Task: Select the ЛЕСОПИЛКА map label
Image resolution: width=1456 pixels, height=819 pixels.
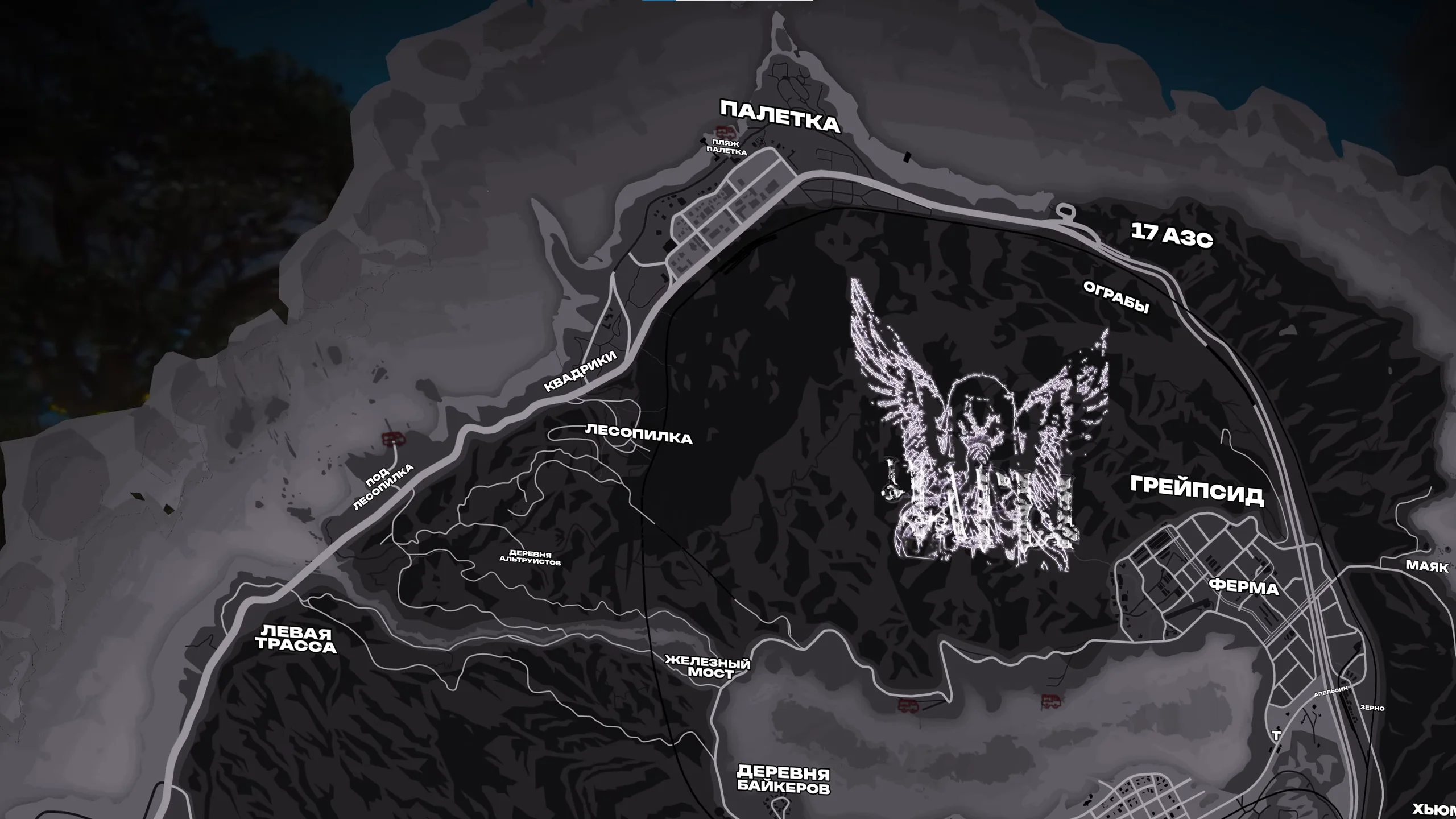Action: pos(638,435)
